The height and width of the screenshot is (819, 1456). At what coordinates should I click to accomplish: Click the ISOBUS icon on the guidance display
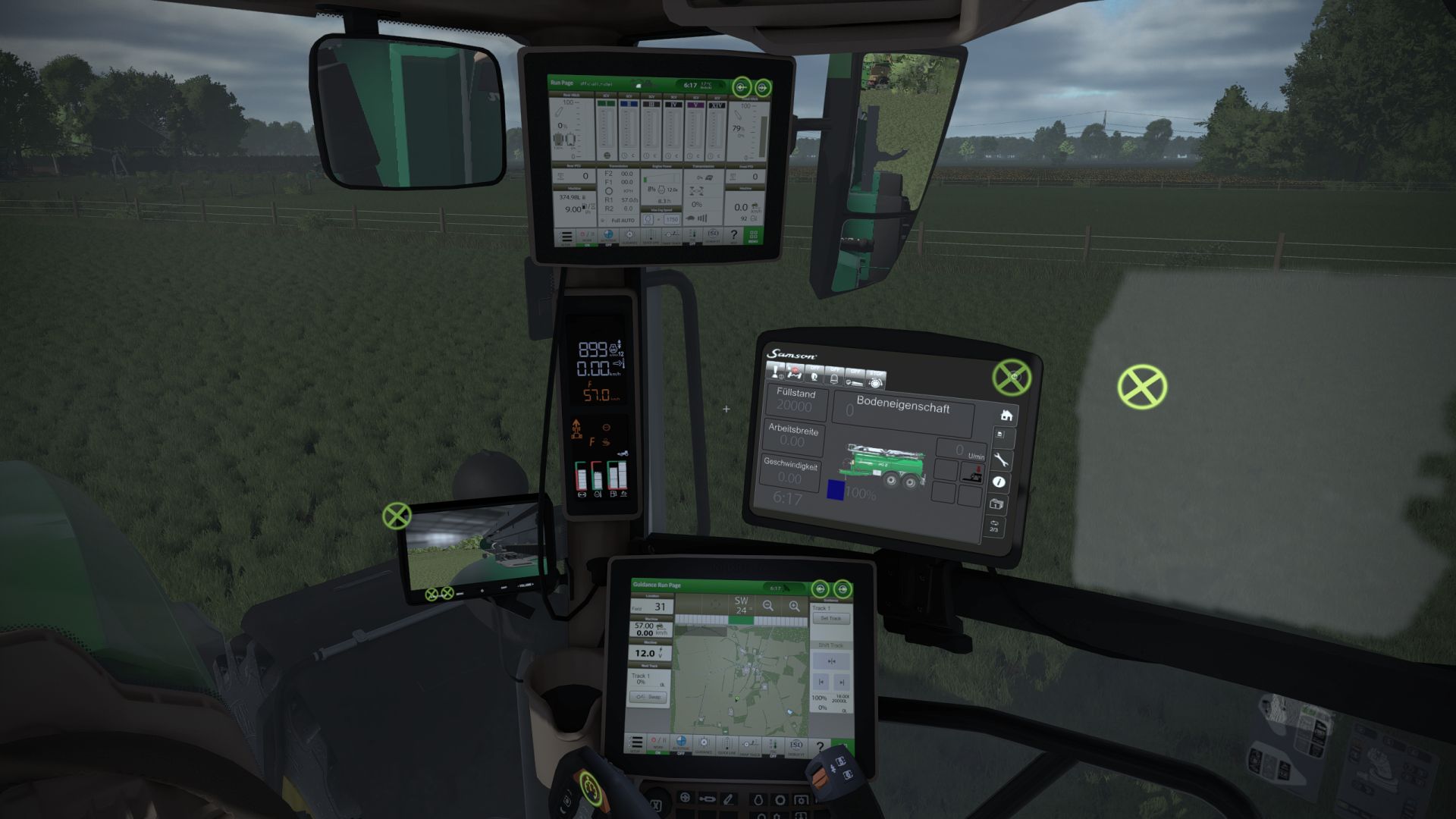[797, 744]
